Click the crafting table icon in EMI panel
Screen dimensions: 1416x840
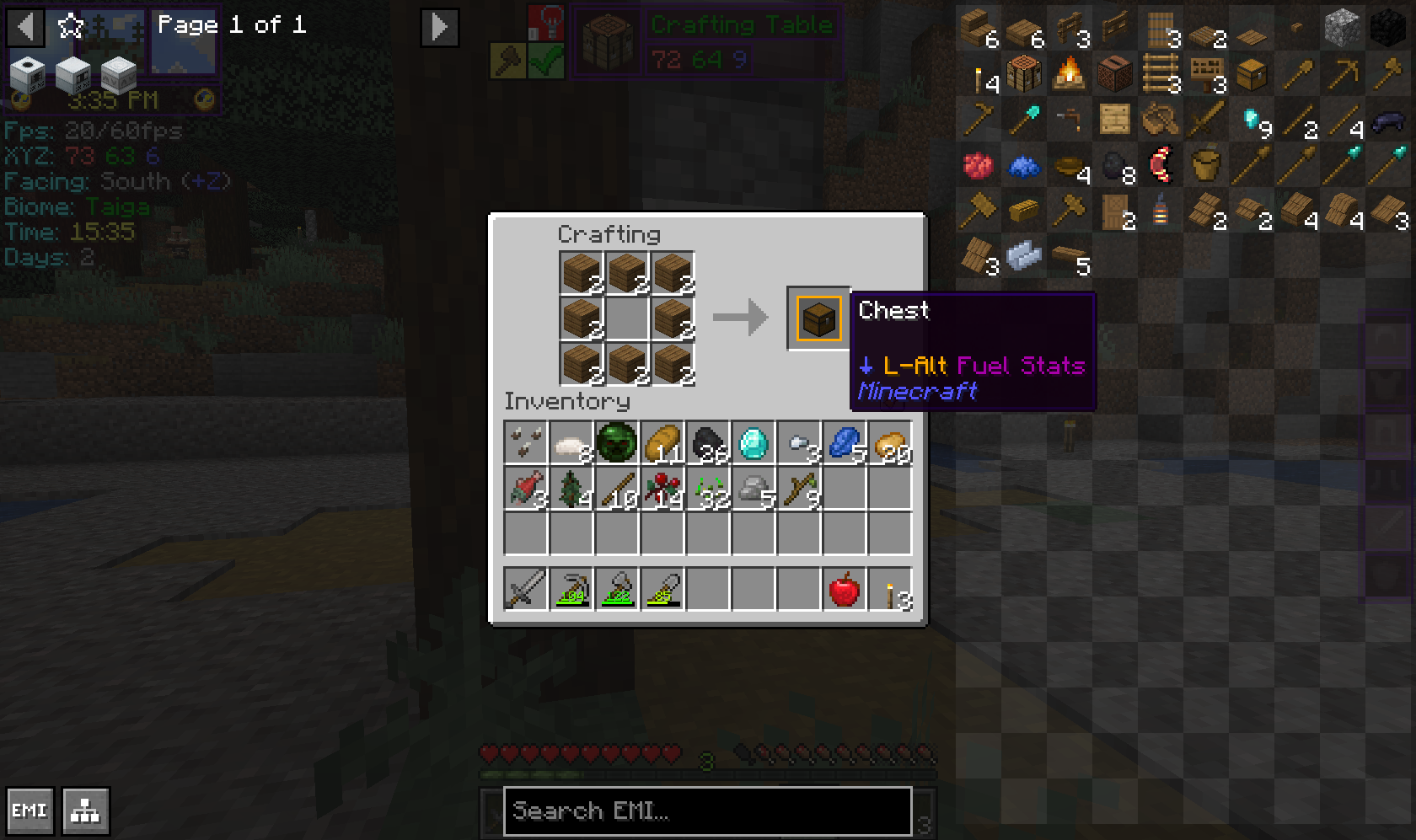click(1025, 74)
